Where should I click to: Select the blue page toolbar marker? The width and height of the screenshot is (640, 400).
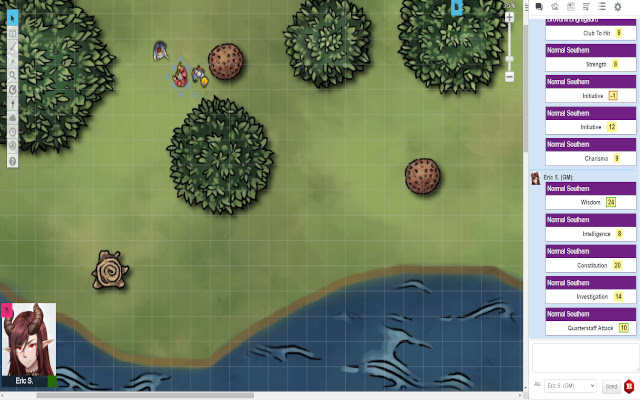coord(456,7)
